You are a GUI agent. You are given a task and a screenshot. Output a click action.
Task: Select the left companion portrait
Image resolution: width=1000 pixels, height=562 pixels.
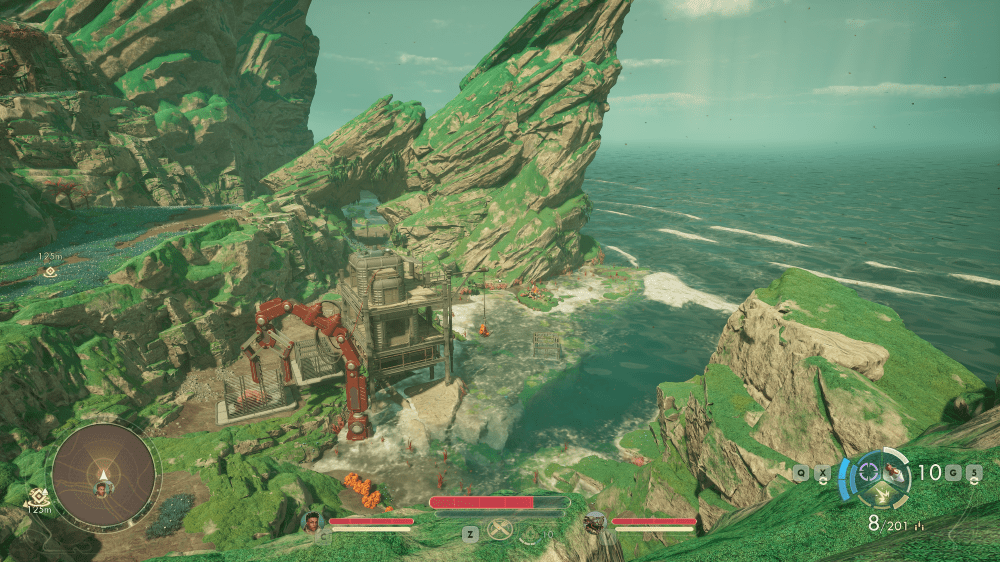click(312, 521)
